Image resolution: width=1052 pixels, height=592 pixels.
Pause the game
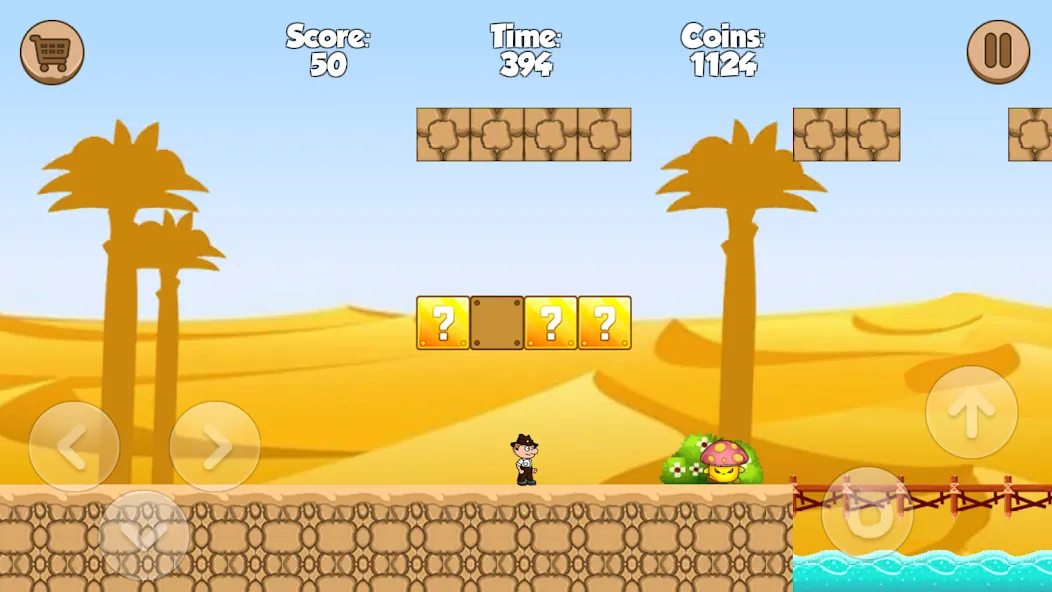[998, 52]
